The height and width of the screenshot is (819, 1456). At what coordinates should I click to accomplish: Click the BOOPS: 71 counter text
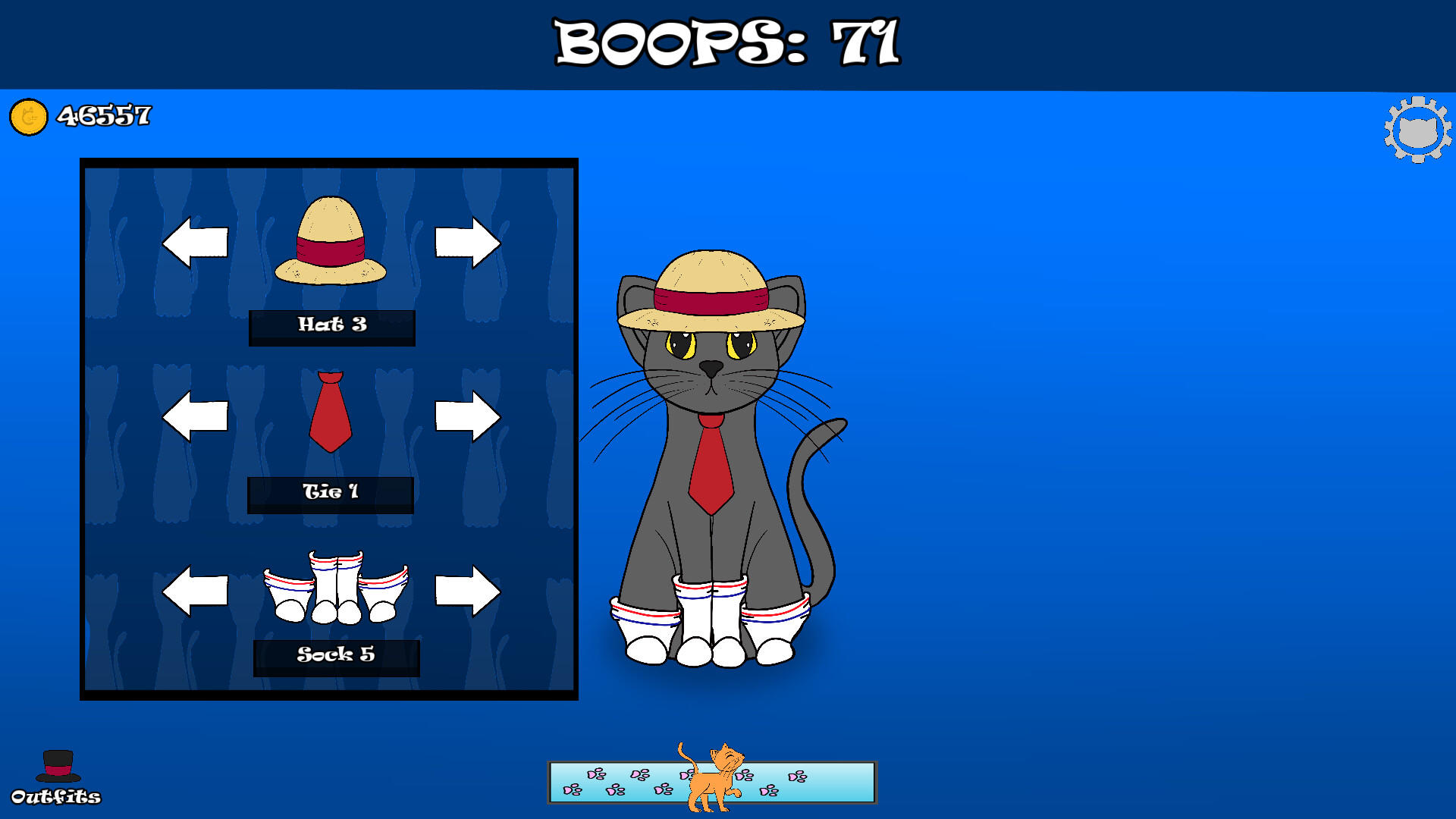[726, 42]
